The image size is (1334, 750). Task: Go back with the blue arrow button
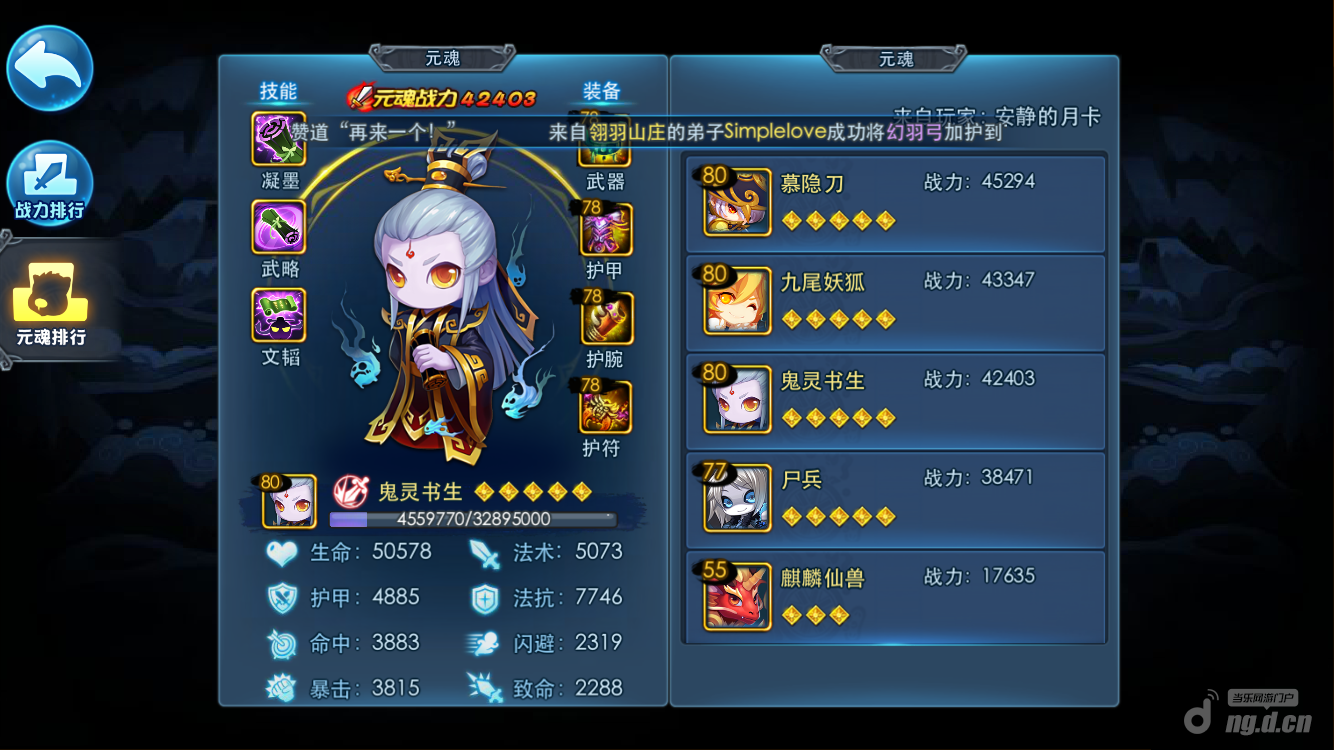(50, 68)
